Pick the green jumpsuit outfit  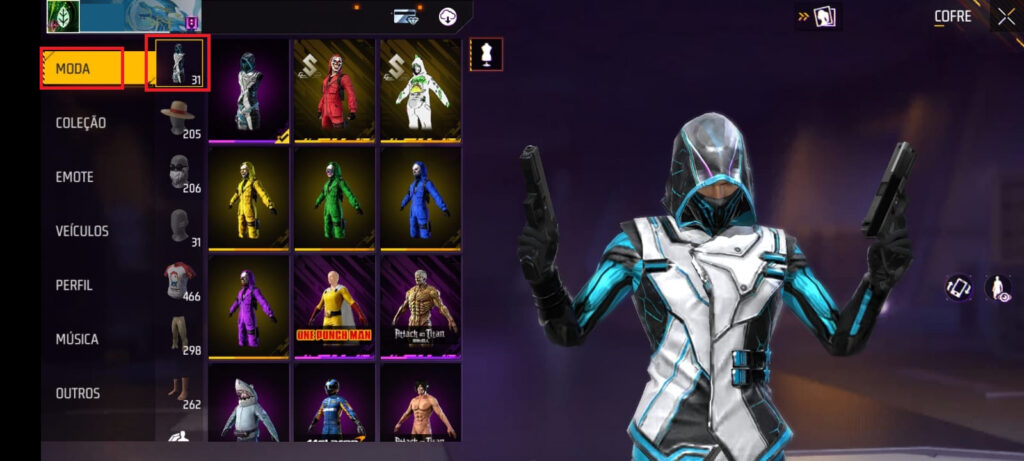pos(335,198)
